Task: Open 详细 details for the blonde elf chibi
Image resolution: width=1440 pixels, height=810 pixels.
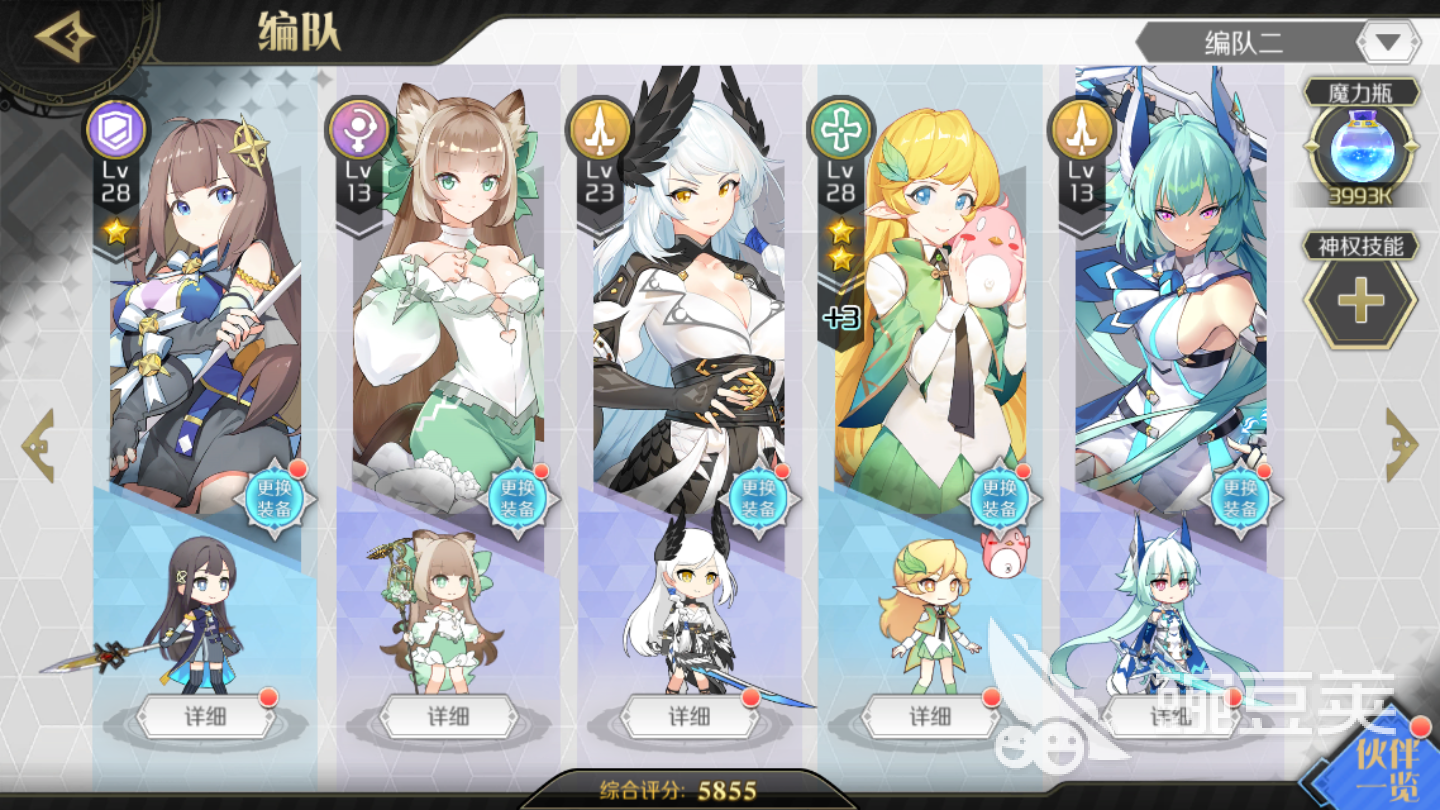Action: pyautogui.click(x=930, y=716)
